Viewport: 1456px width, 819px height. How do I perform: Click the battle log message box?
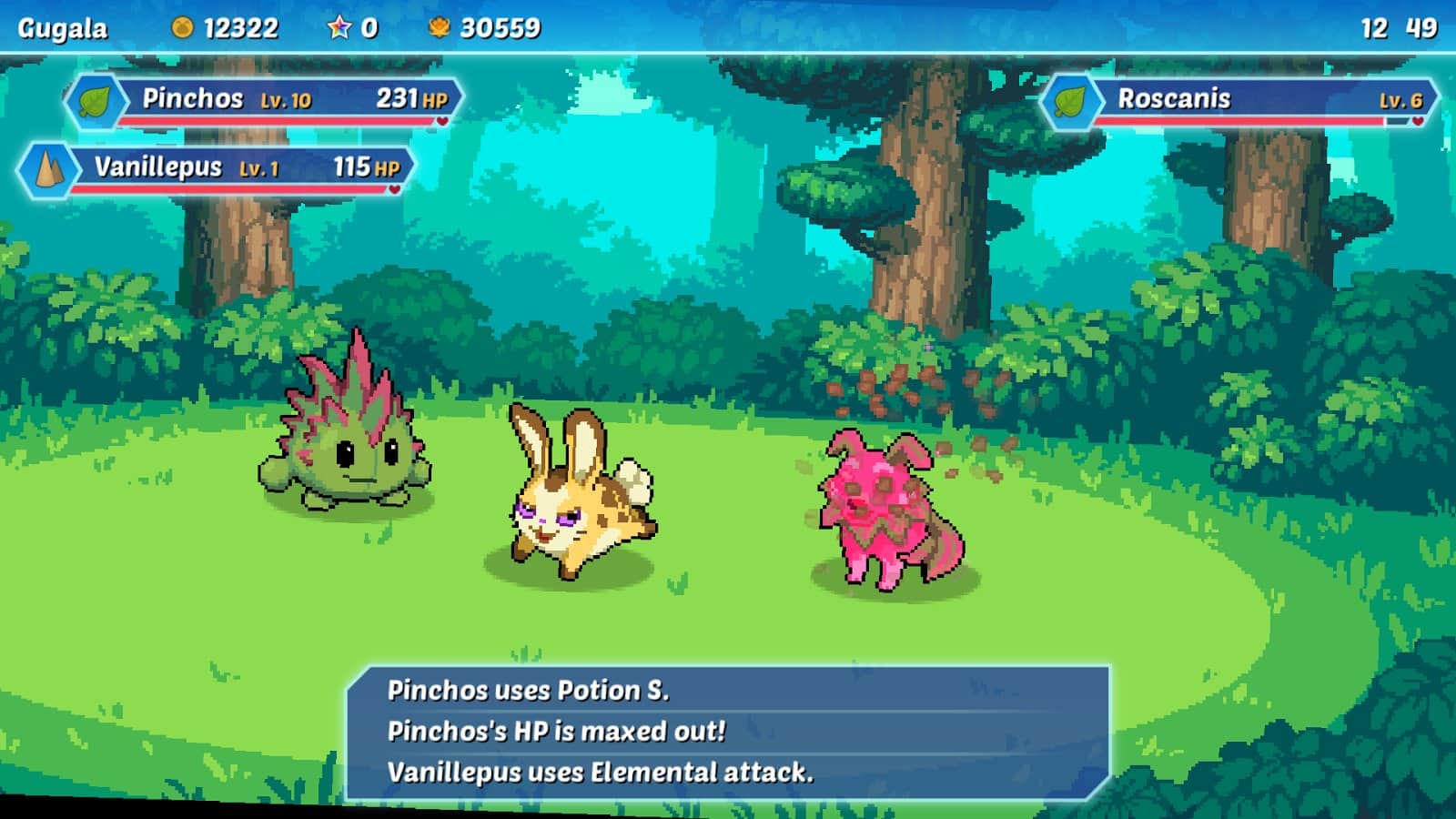728,733
